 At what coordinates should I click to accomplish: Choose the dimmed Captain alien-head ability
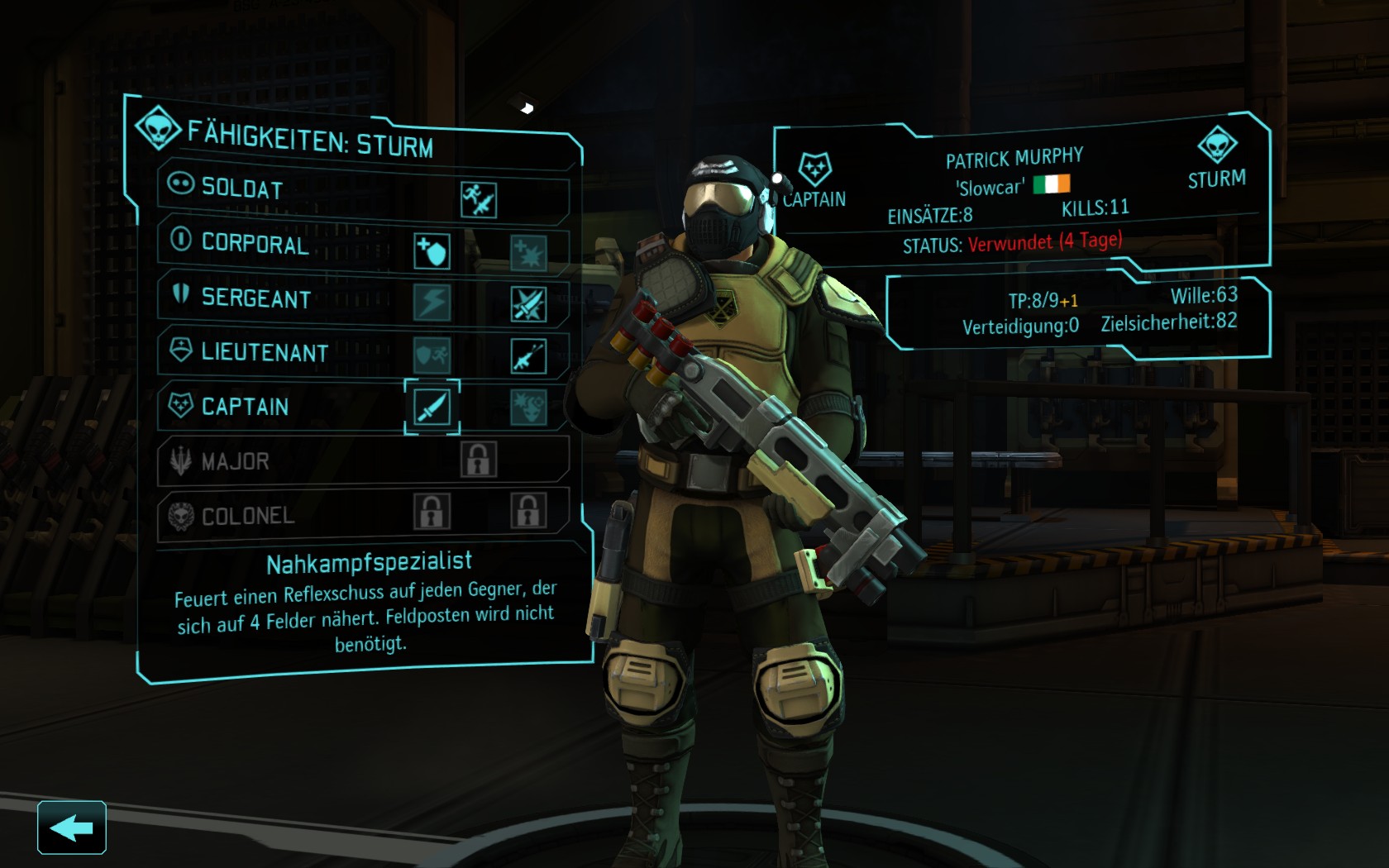528,408
